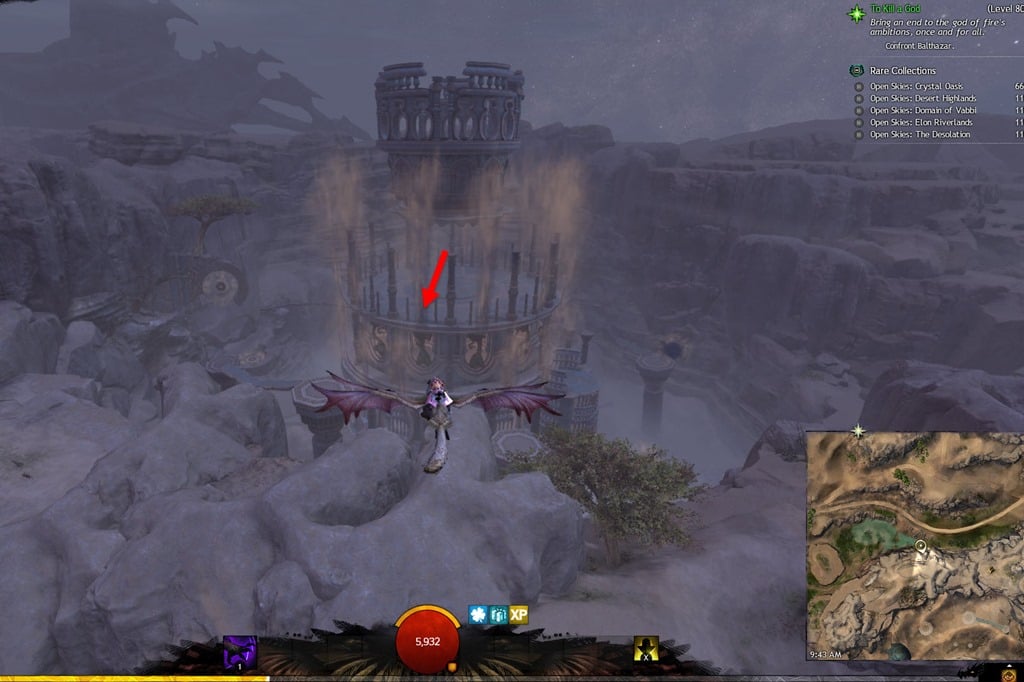Pick Open Skies: The Desolation achievement

(919, 134)
